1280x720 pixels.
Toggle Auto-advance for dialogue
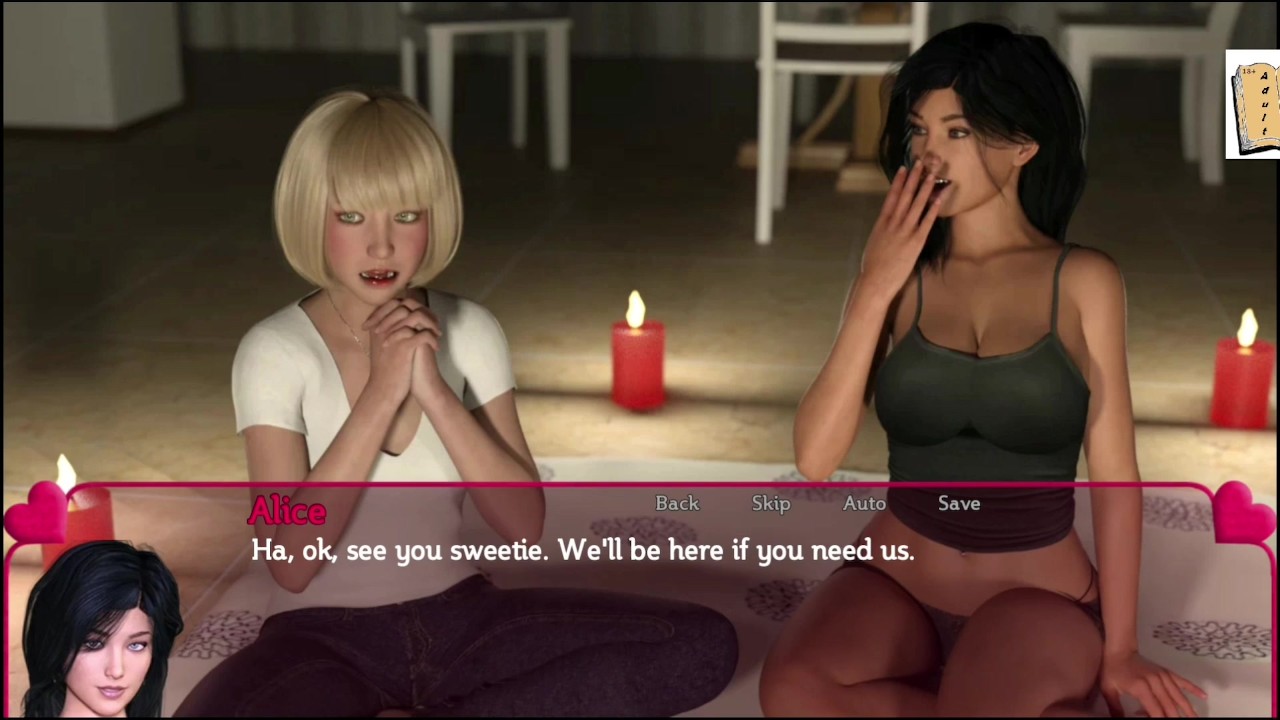point(864,503)
